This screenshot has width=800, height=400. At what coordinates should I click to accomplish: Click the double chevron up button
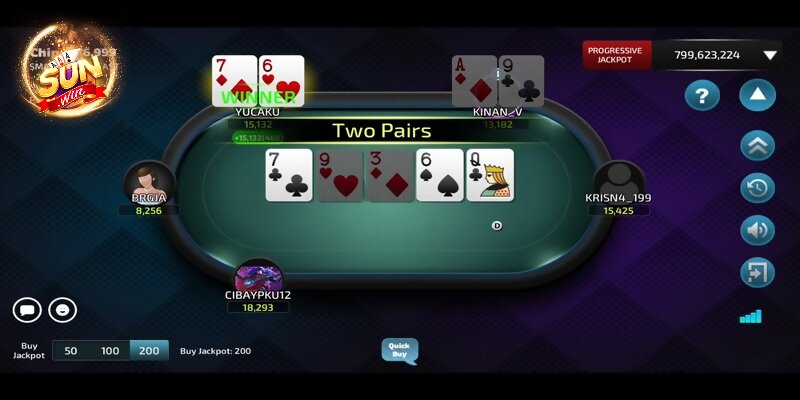click(x=757, y=145)
